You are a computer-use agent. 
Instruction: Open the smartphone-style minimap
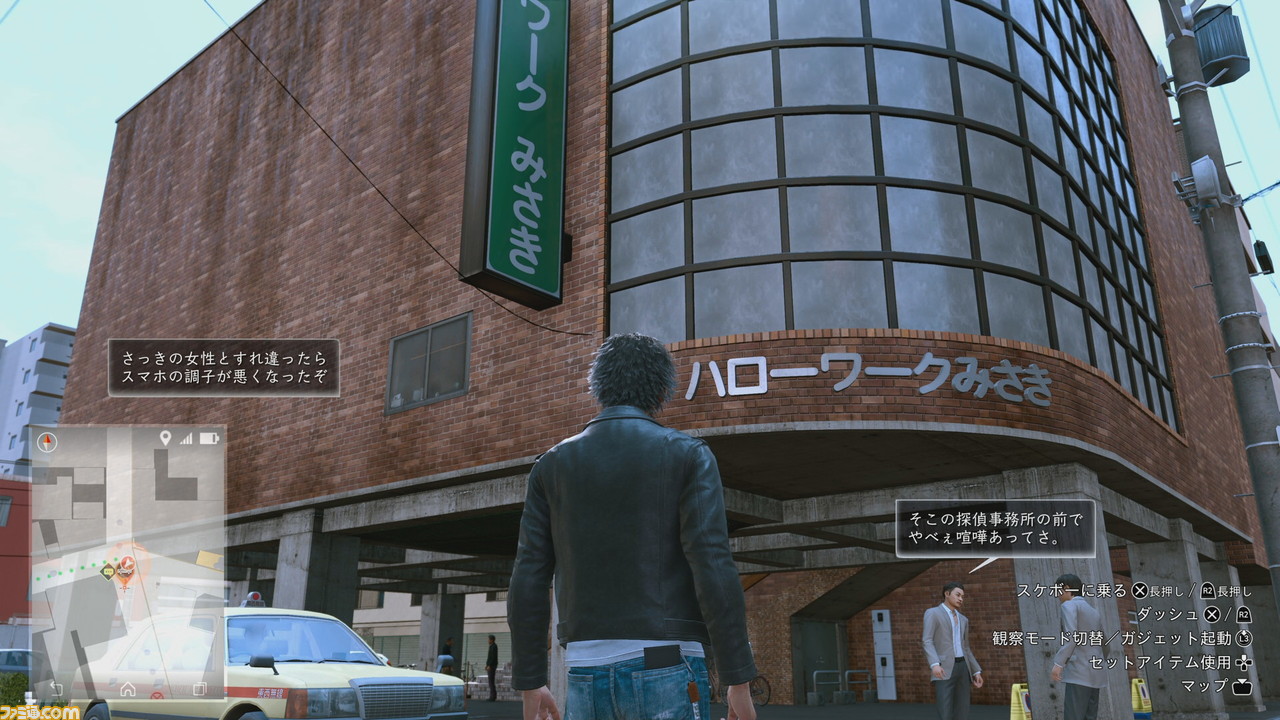pyautogui.click(x=128, y=562)
